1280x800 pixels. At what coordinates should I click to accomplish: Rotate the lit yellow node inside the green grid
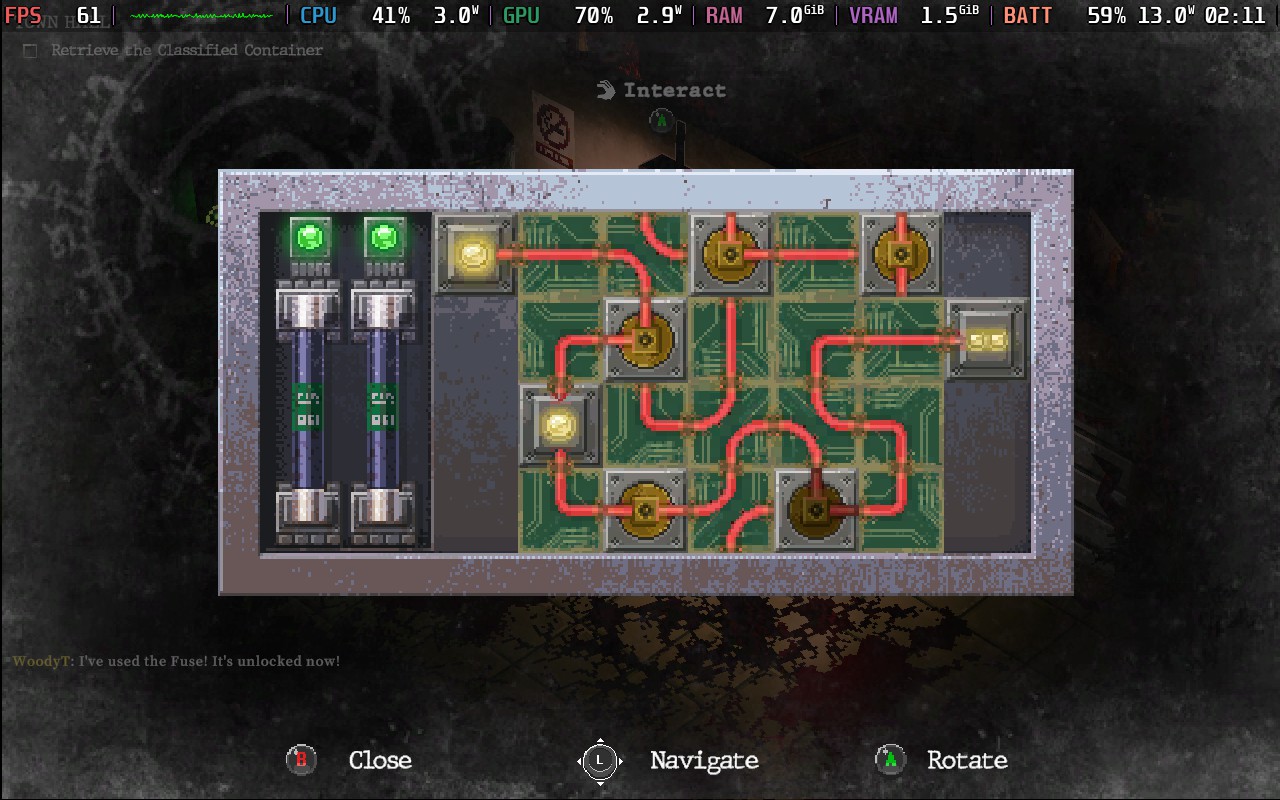pos(560,426)
